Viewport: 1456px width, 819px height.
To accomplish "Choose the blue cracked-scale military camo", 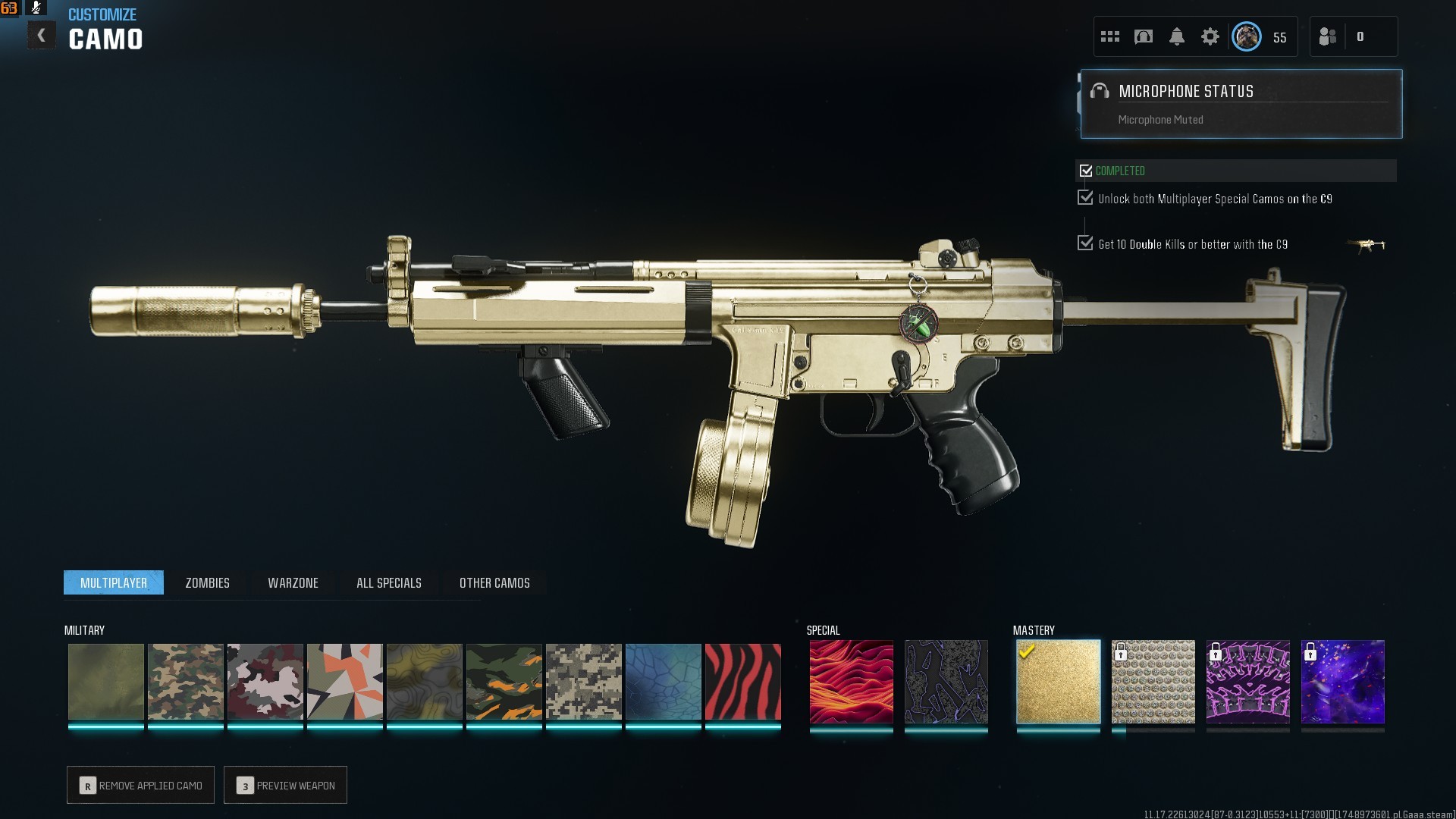I will click(663, 682).
